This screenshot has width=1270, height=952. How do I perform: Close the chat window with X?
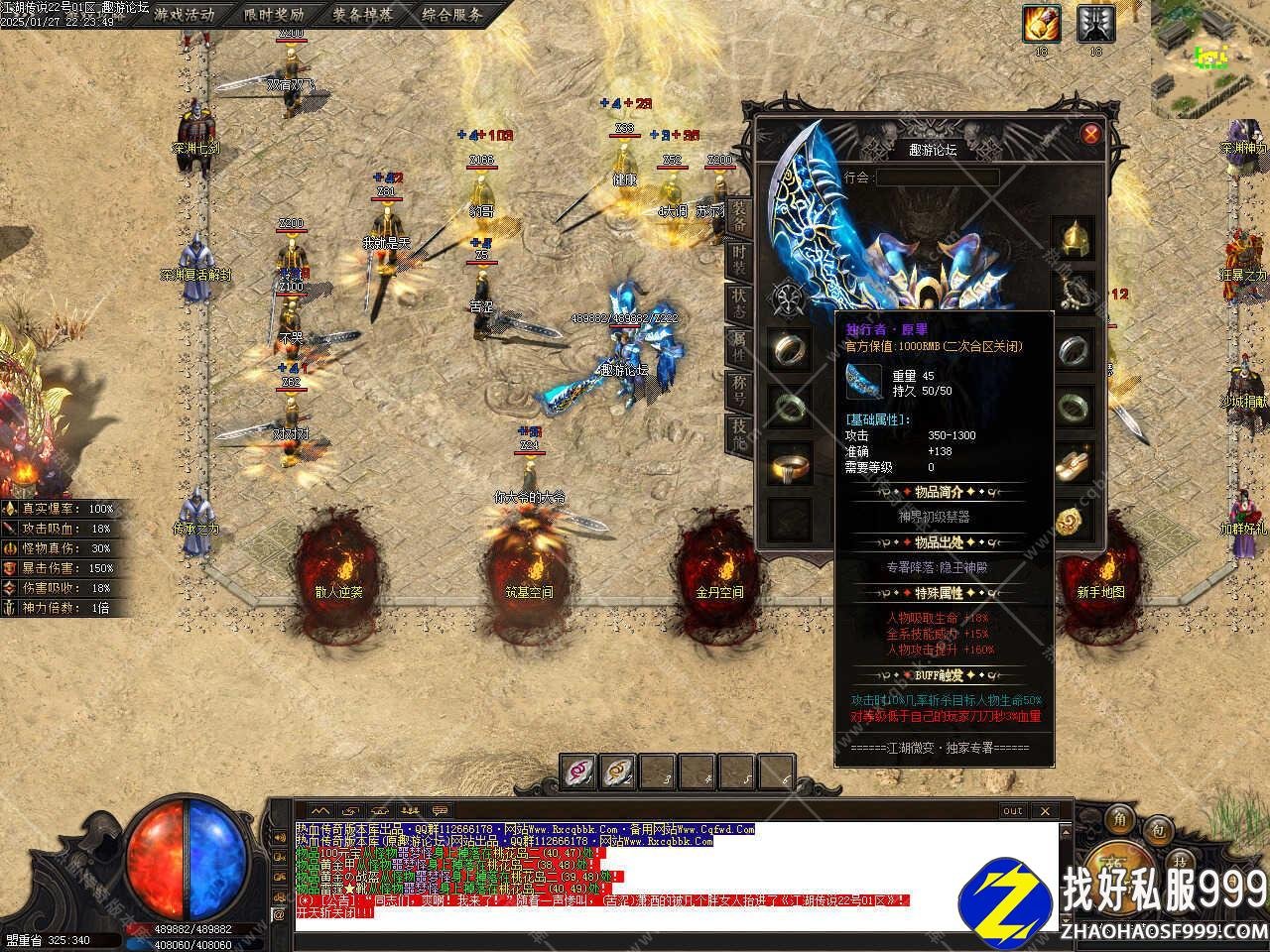click(1044, 811)
